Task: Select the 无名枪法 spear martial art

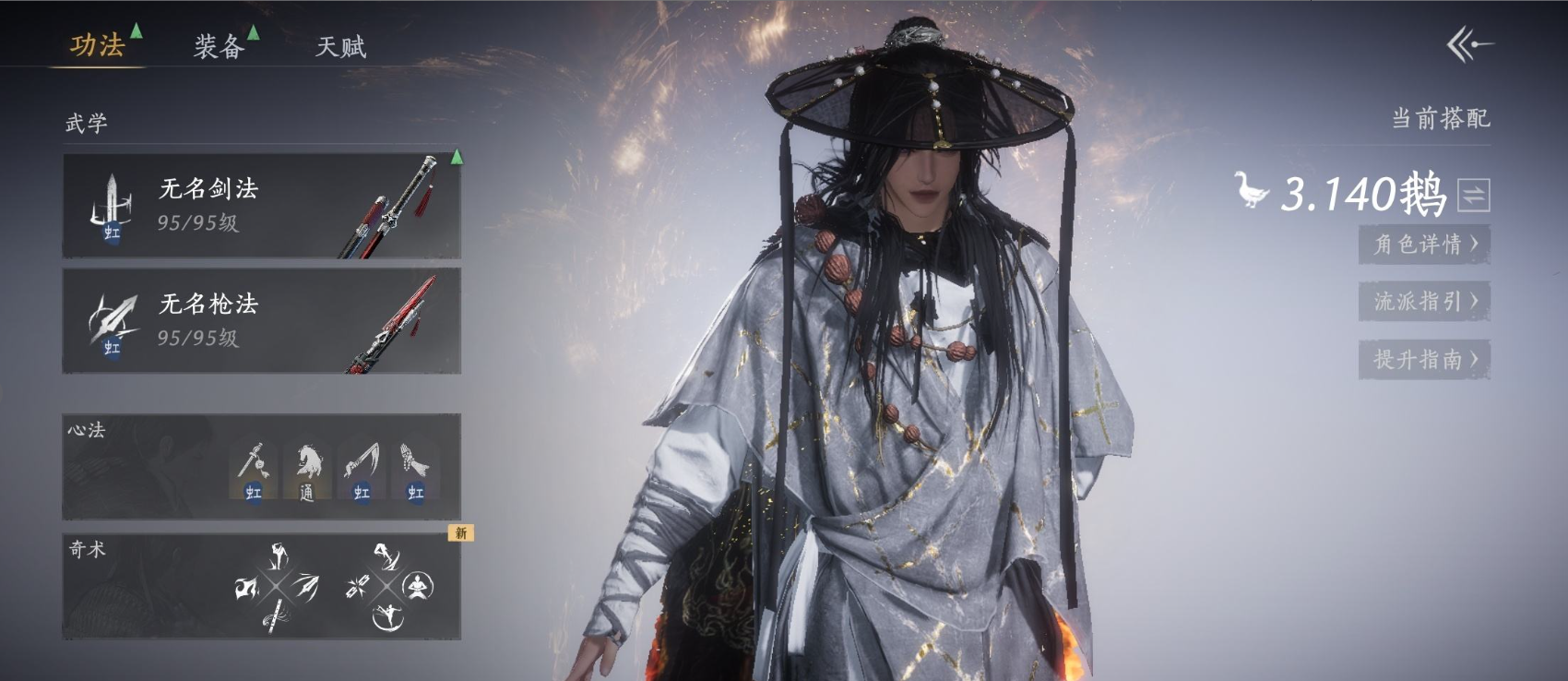Action: tap(261, 320)
